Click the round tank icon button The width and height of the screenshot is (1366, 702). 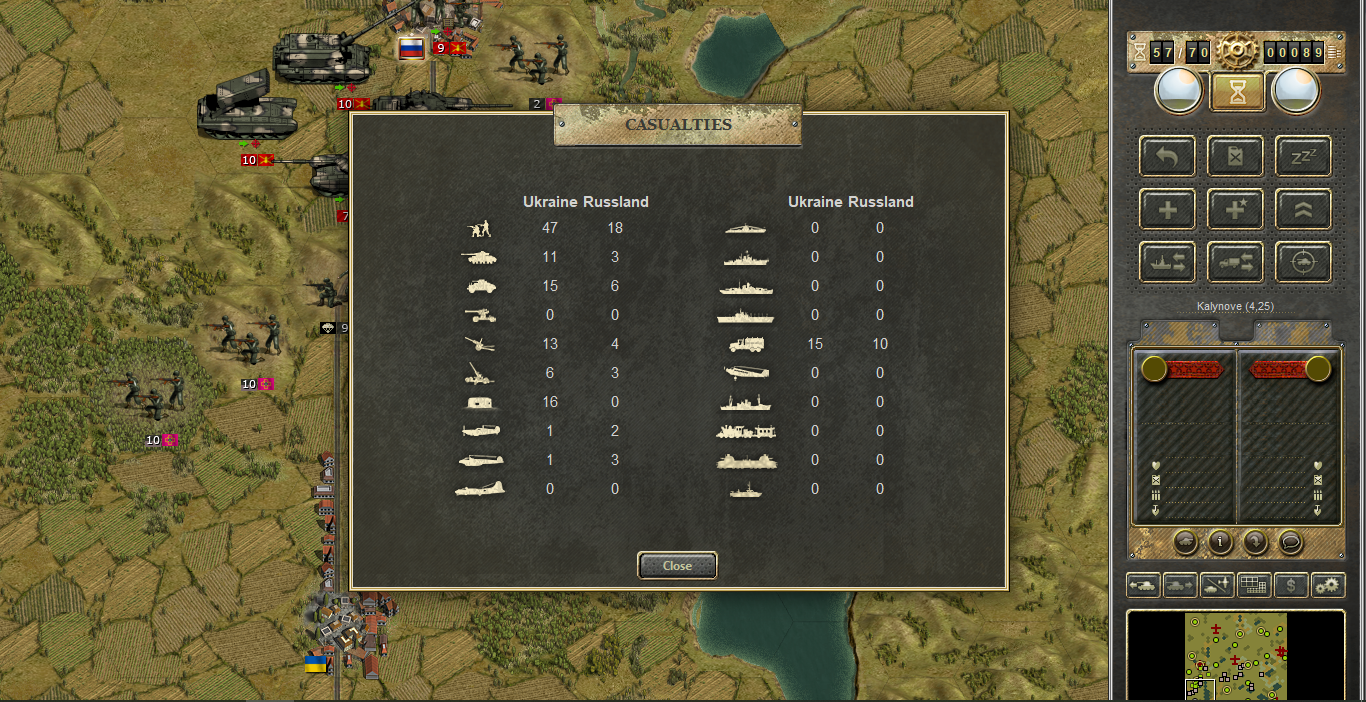tap(1185, 542)
